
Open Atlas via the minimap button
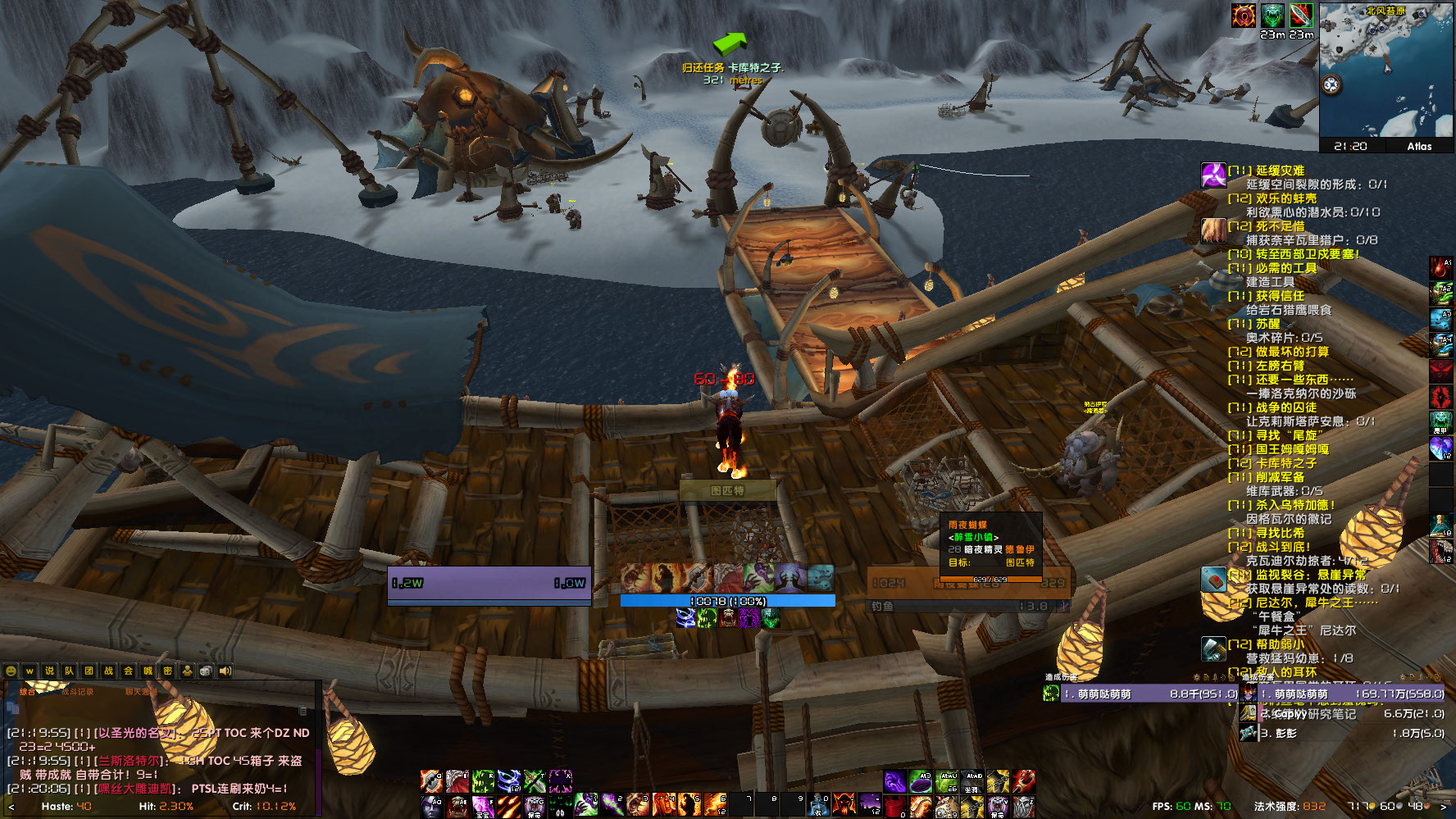pyautogui.click(x=1419, y=146)
